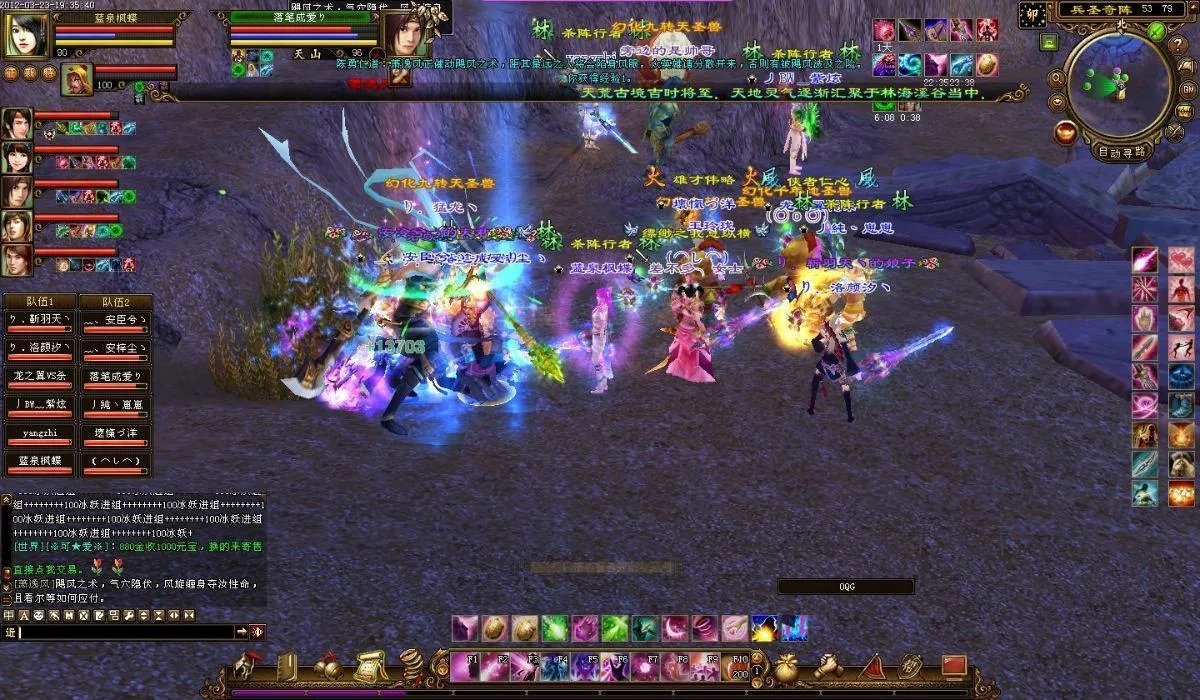The height and width of the screenshot is (700, 1200).
Task: Open the helmet character icon in bottom bar
Action: click(246, 665)
